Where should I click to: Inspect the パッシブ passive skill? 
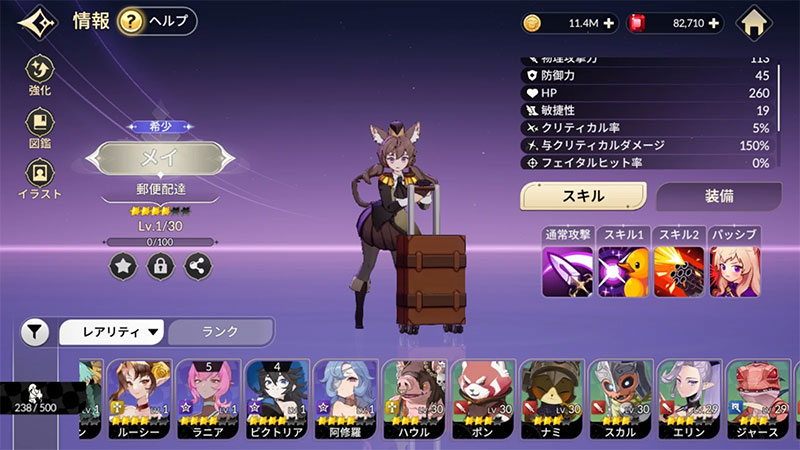click(734, 272)
